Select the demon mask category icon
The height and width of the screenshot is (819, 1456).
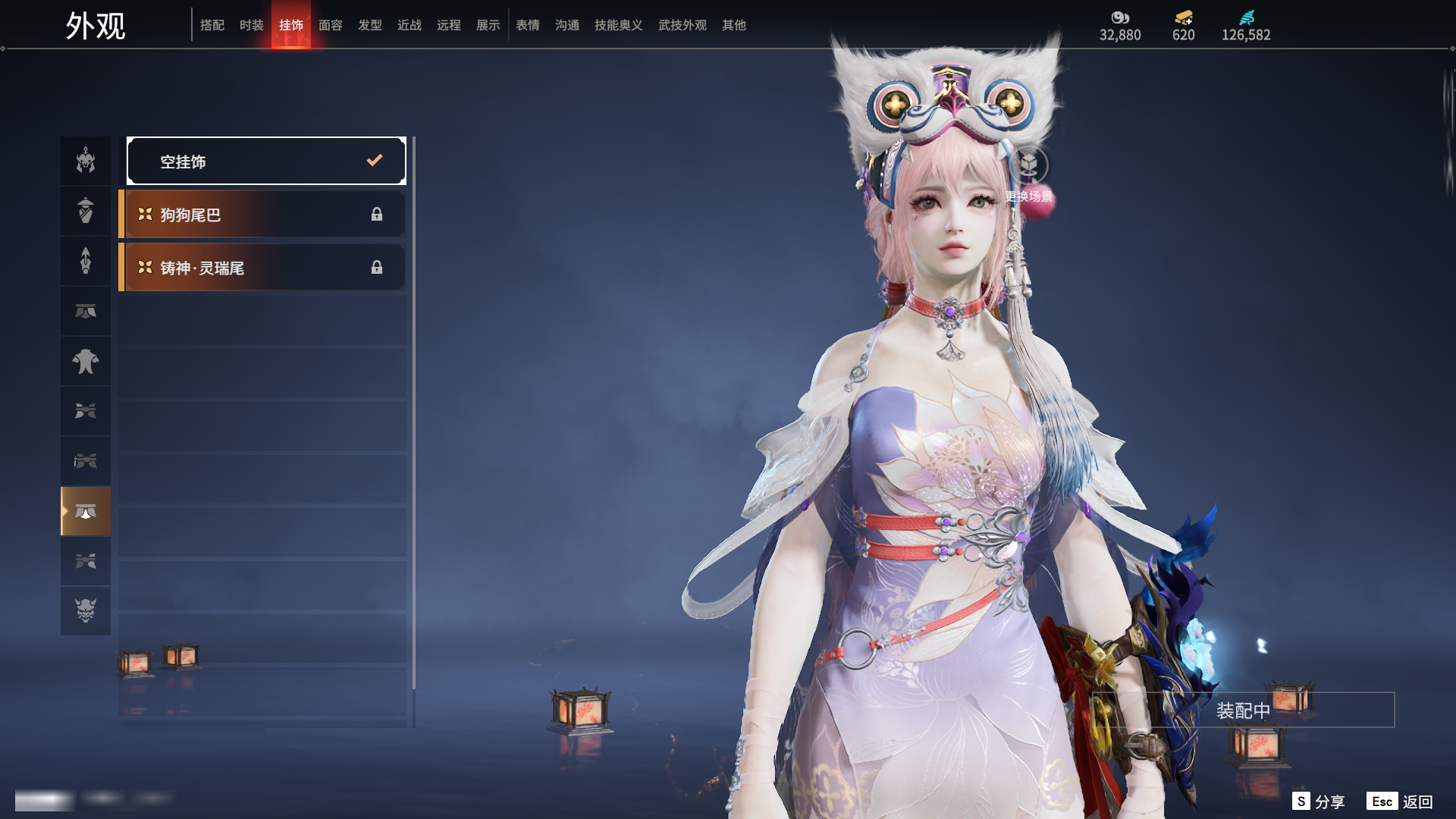point(86,610)
